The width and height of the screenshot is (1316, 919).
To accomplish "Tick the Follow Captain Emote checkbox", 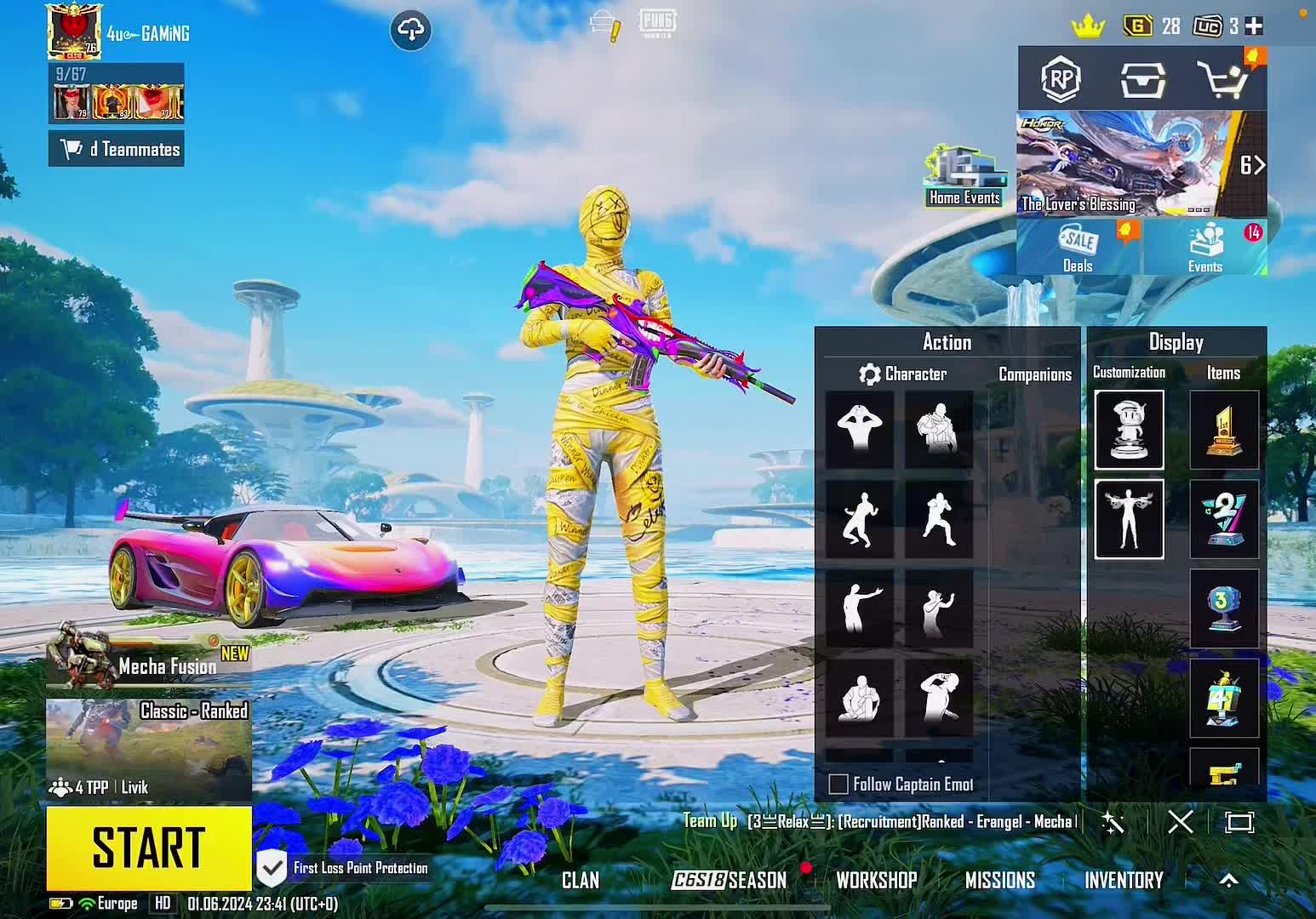I will (x=838, y=784).
